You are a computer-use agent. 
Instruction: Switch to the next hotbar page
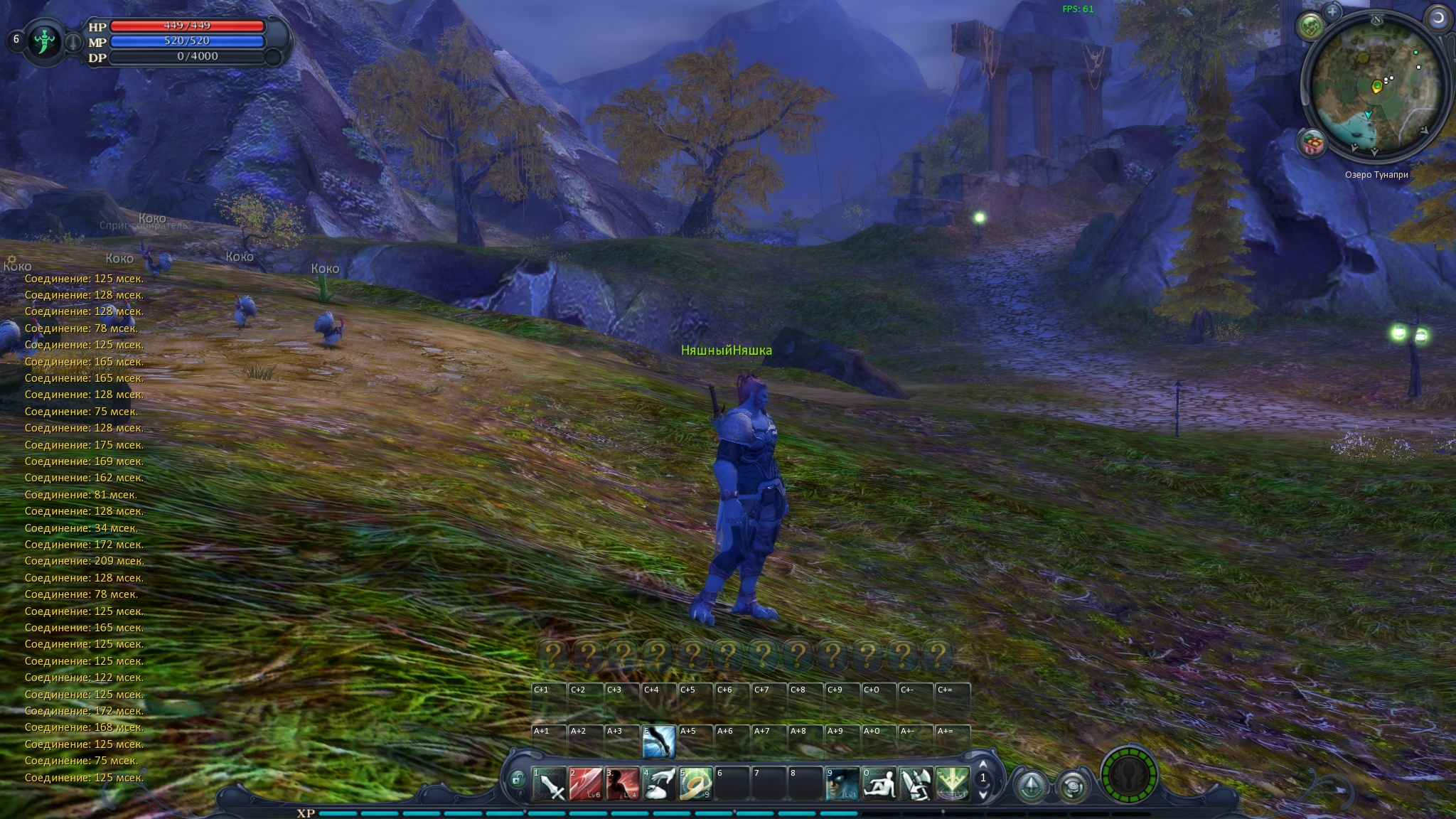[983, 793]
